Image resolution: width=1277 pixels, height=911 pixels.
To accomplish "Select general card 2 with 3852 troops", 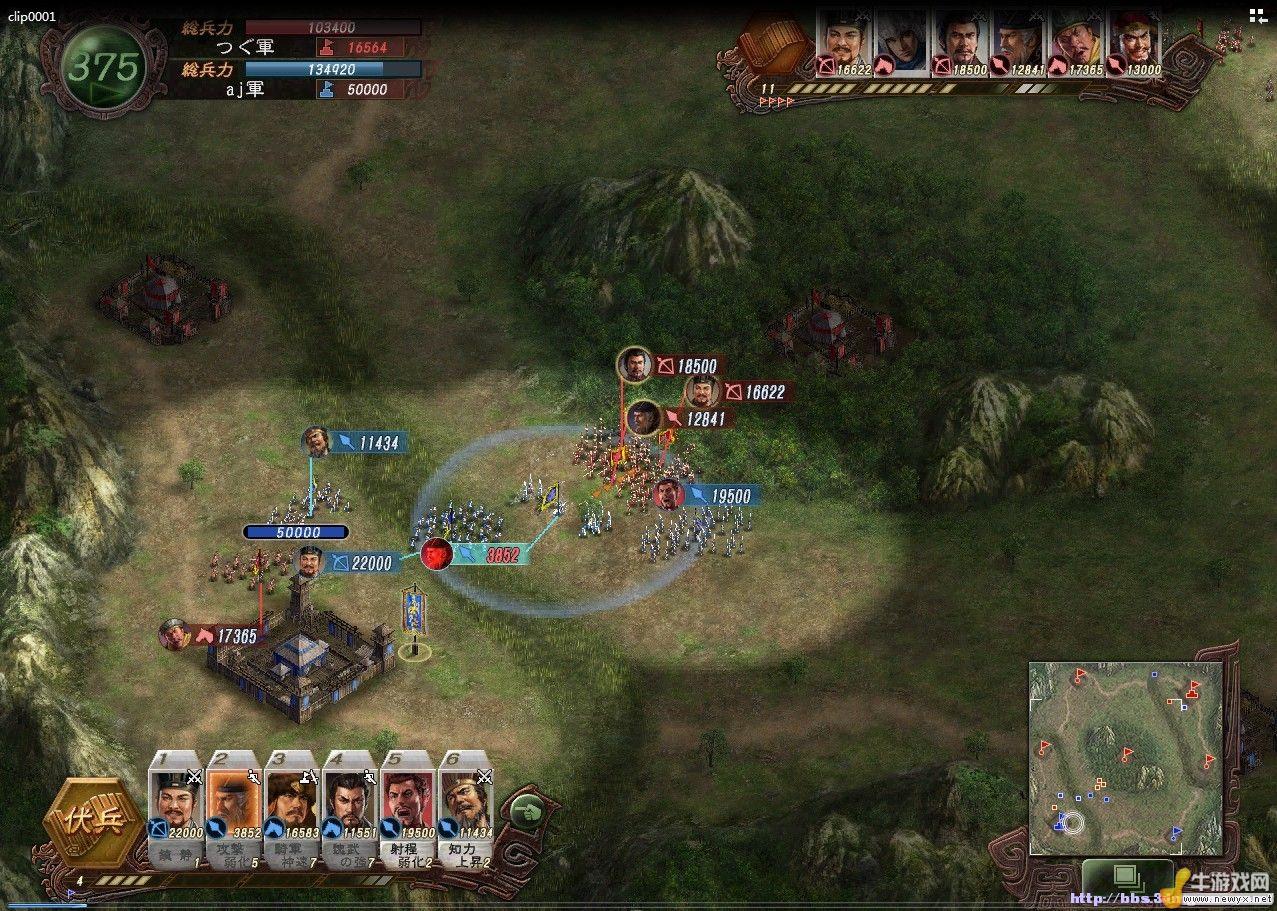I will 234,807.
